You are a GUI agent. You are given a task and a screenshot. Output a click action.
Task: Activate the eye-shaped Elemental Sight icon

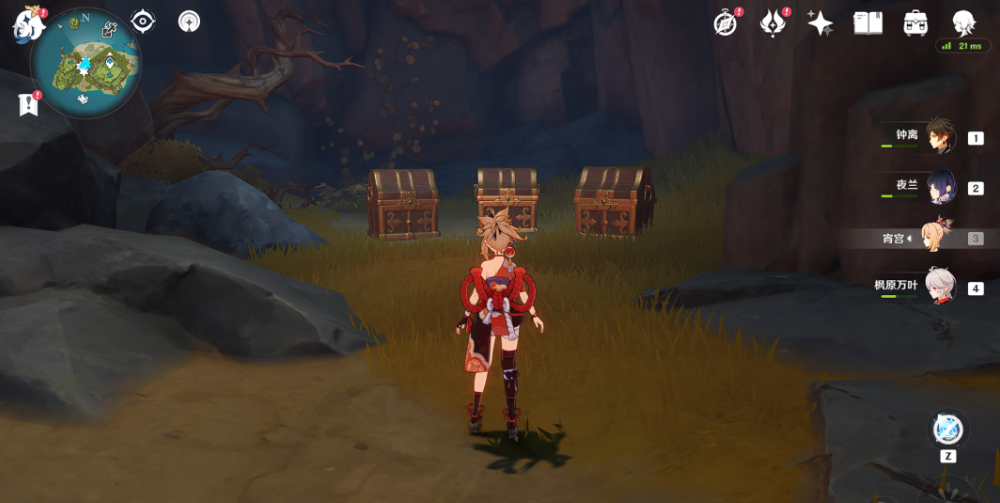click(144, 21)
